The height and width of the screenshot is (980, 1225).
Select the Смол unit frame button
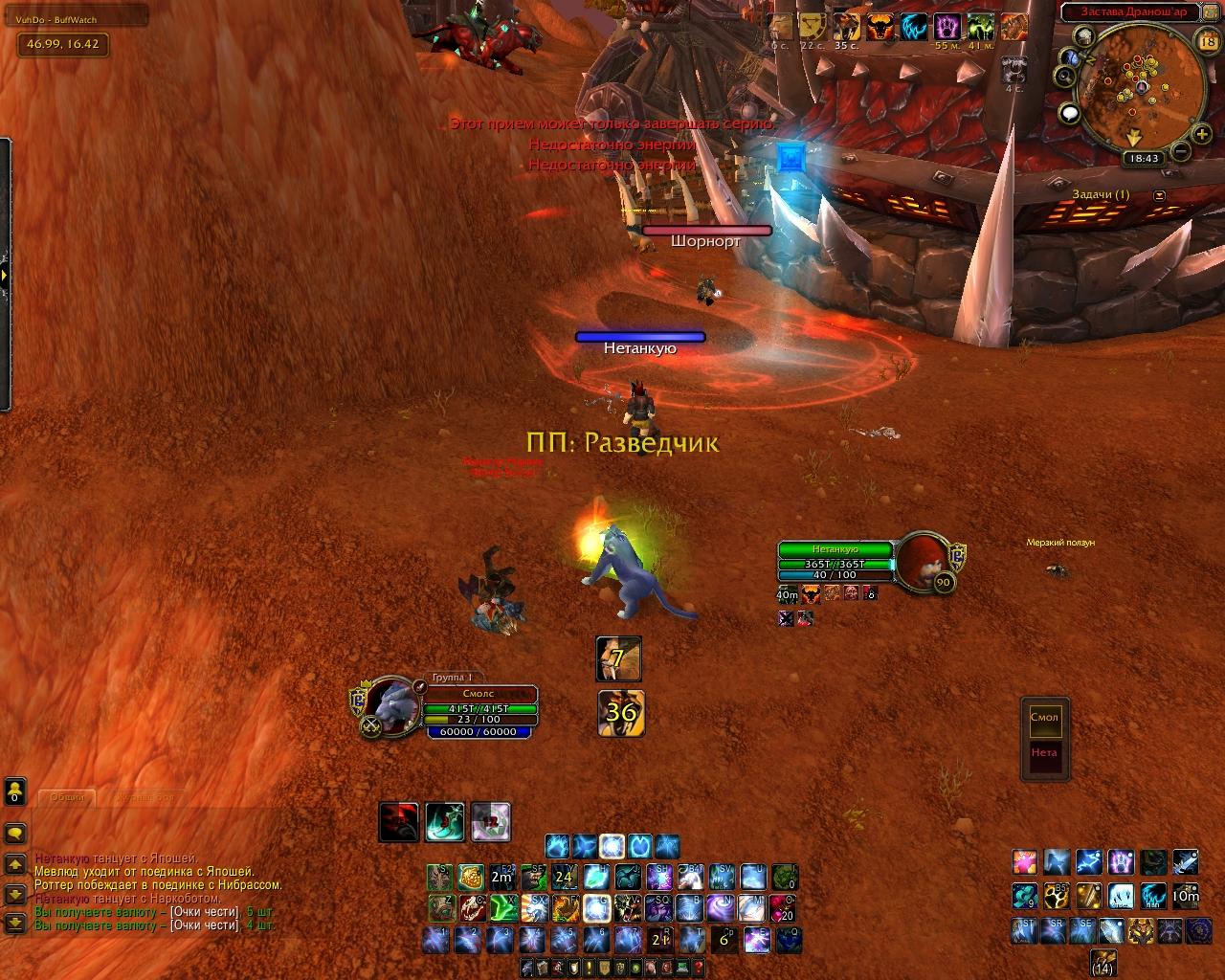pyautogui.click(x=1044, y=718)
